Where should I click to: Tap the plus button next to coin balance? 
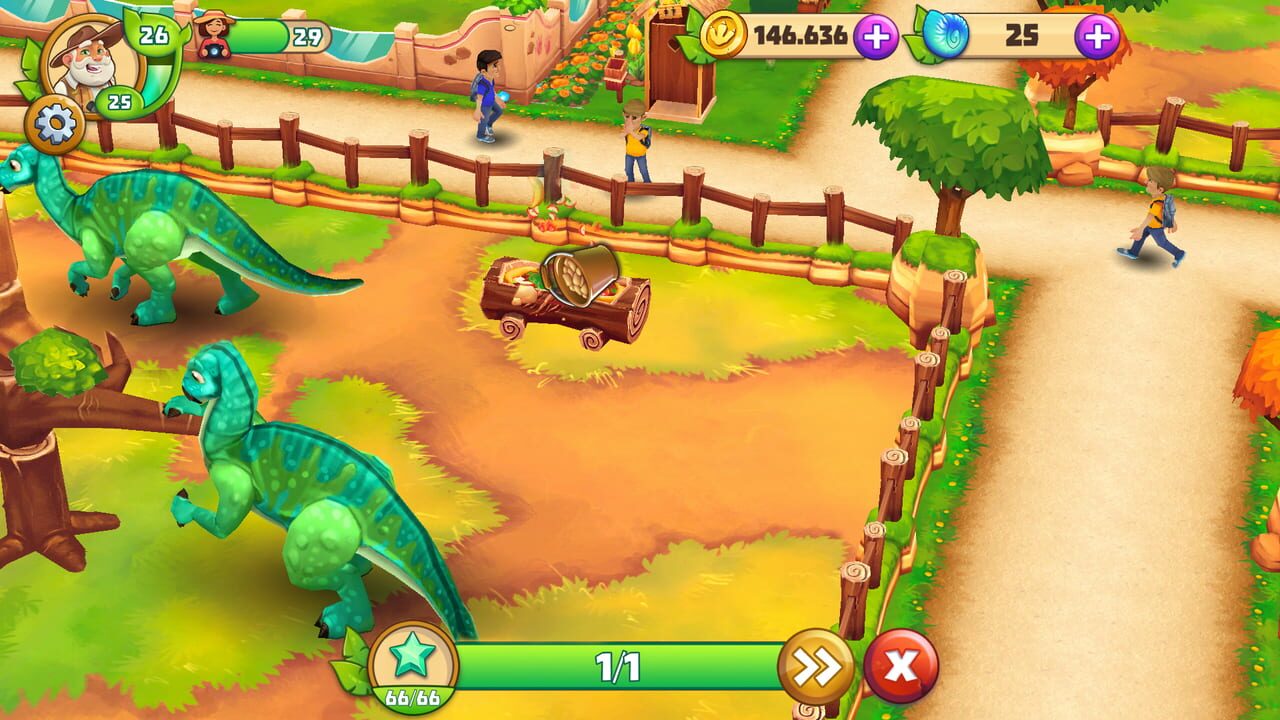[877, 37]
